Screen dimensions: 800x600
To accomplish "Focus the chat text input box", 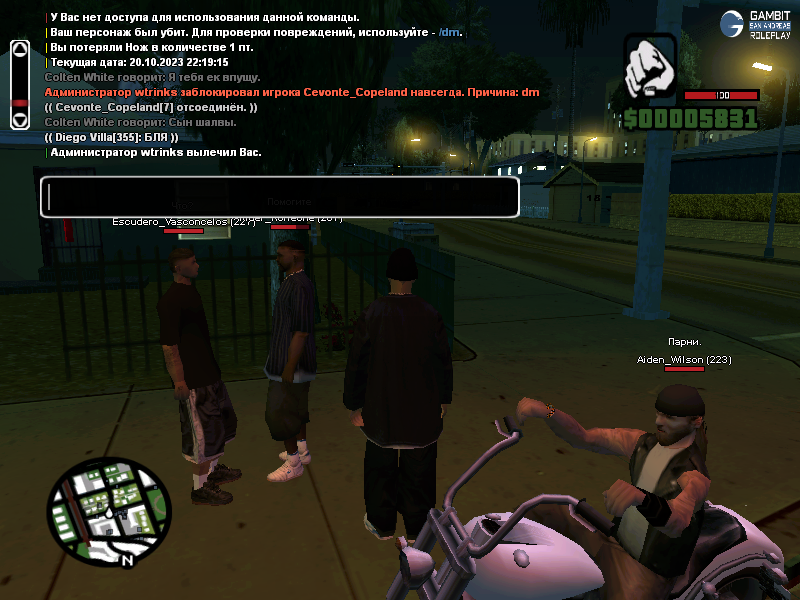I will pyautogui.click(x=279, y=197).
